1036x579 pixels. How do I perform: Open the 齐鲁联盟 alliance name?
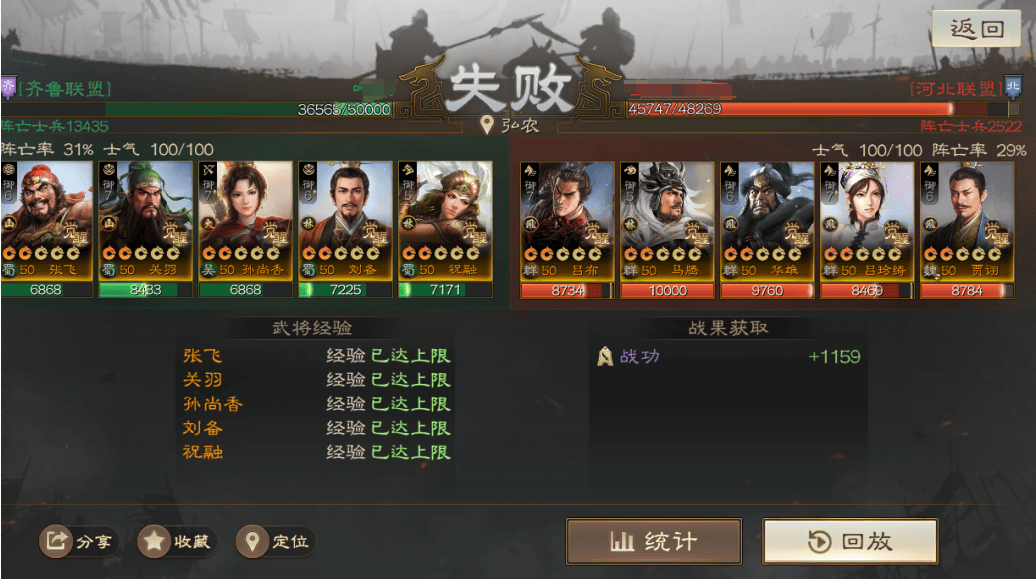point(64,89)
